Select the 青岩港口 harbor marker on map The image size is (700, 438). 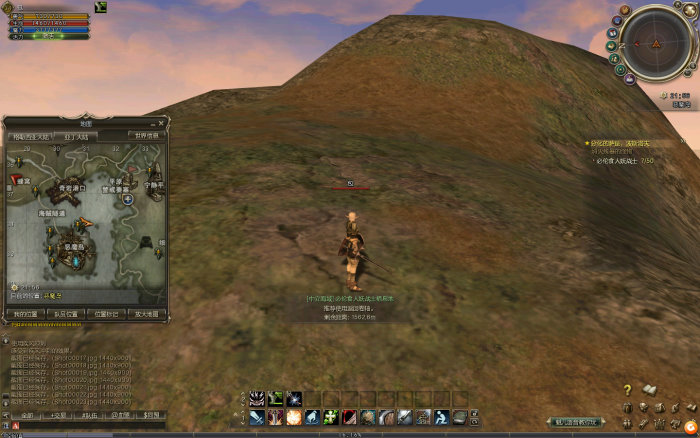point(72,187)
